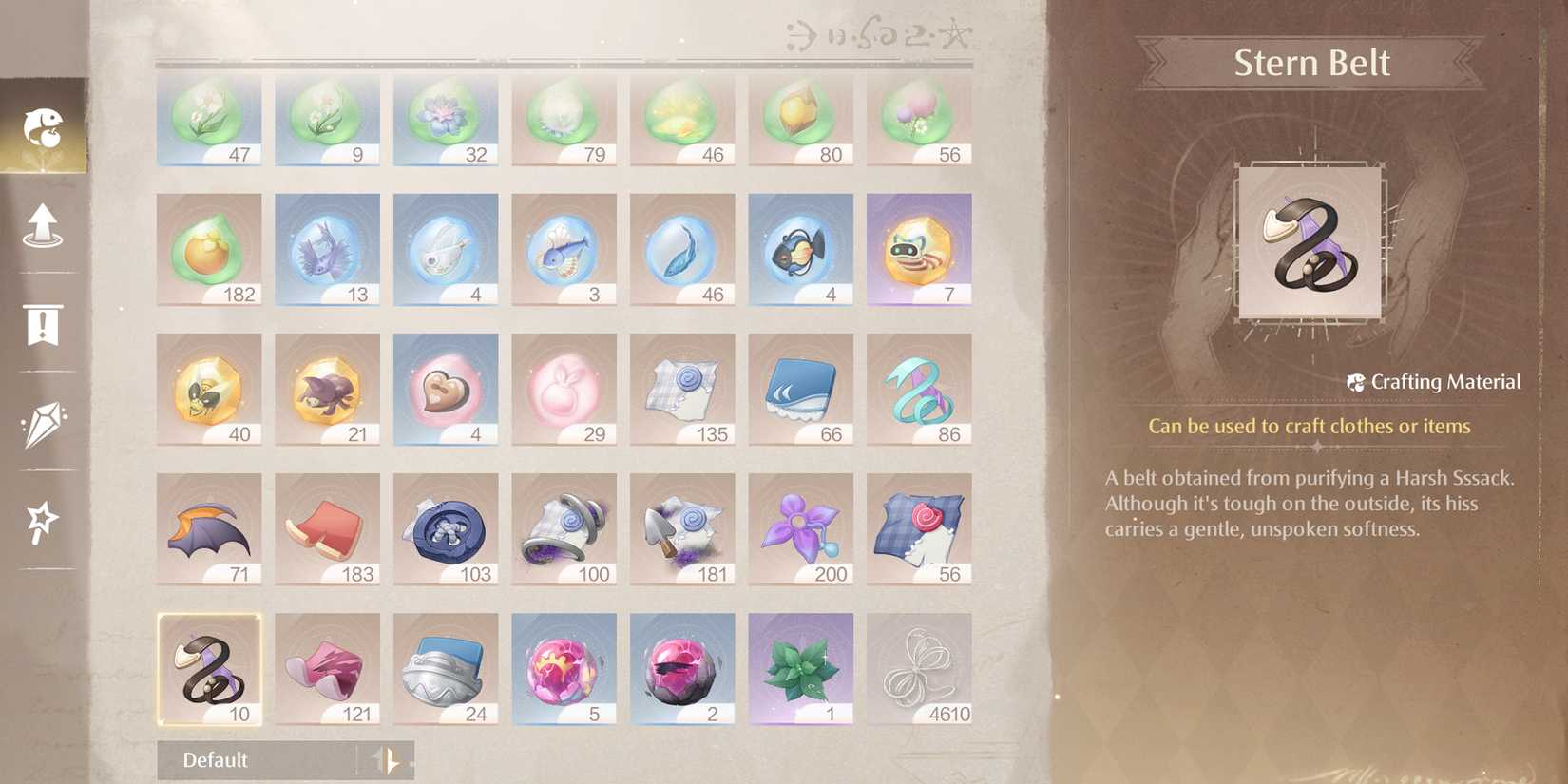Click the upward arrow upgrade icon in sidebar
Screen dimensions: 1568x784
click(44, 226)
